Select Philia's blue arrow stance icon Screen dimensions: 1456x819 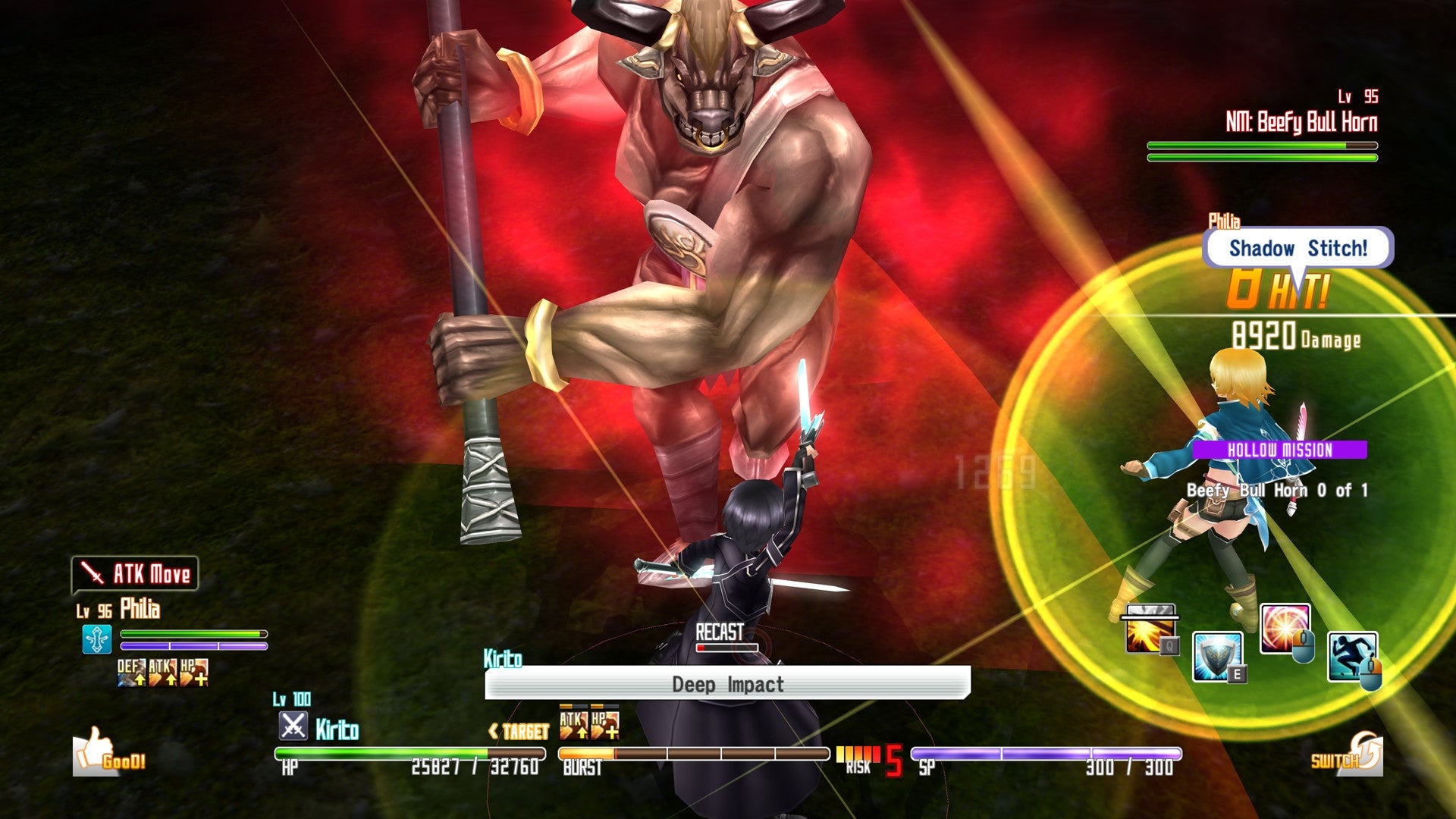coord(97,639)
